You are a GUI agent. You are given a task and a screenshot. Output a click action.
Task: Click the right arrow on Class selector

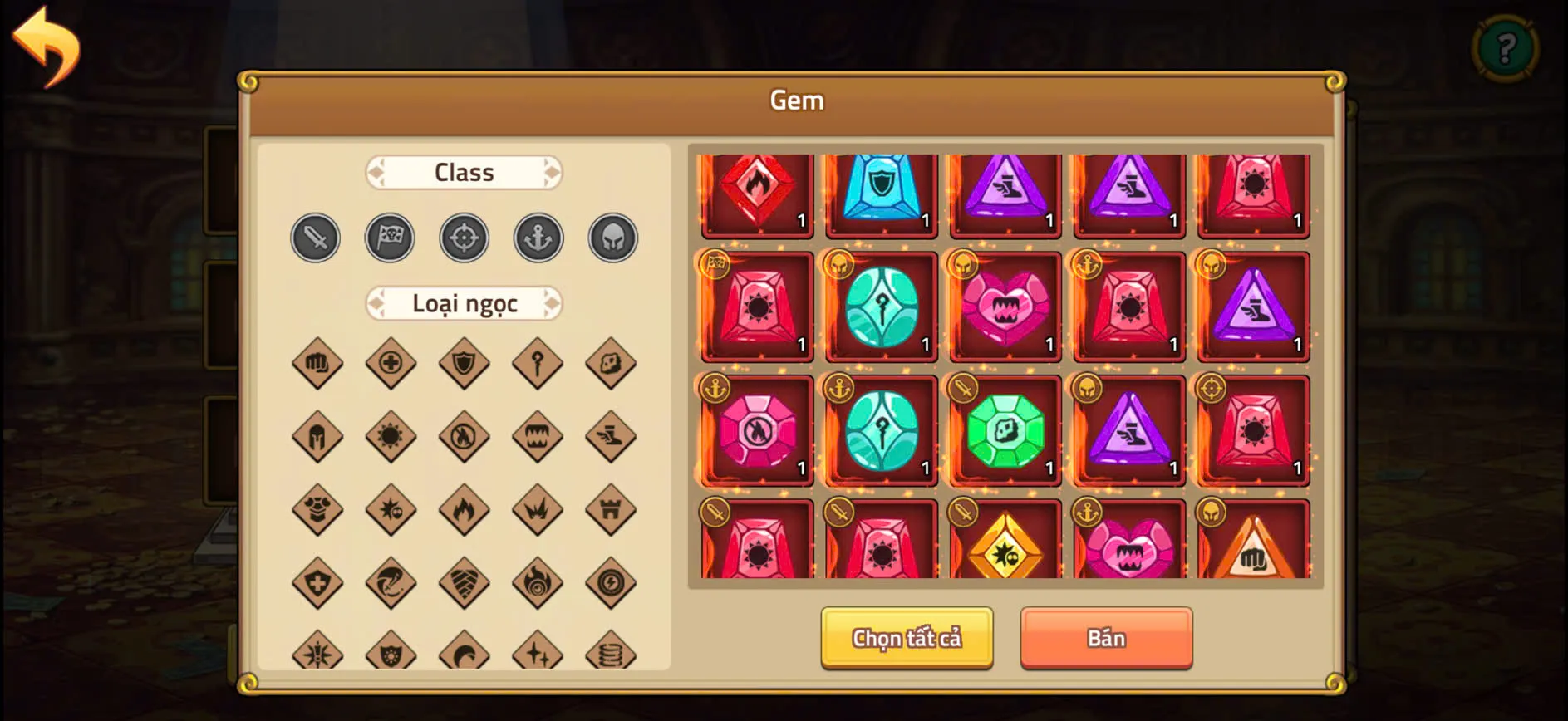pyautogui.click(x=551, y=172)
